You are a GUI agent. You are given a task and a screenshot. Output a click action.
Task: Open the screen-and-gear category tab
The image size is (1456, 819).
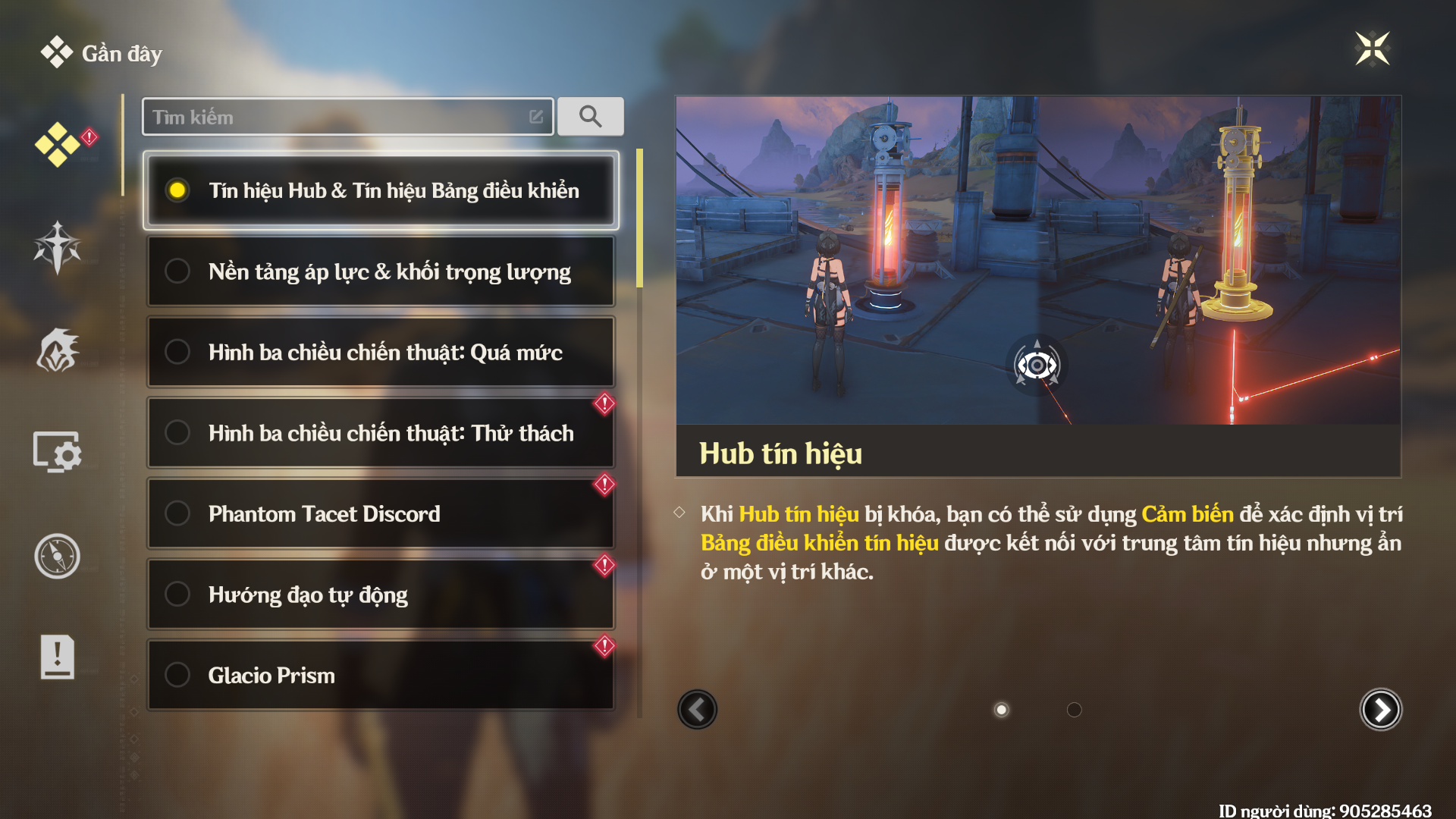coord(58,453)
